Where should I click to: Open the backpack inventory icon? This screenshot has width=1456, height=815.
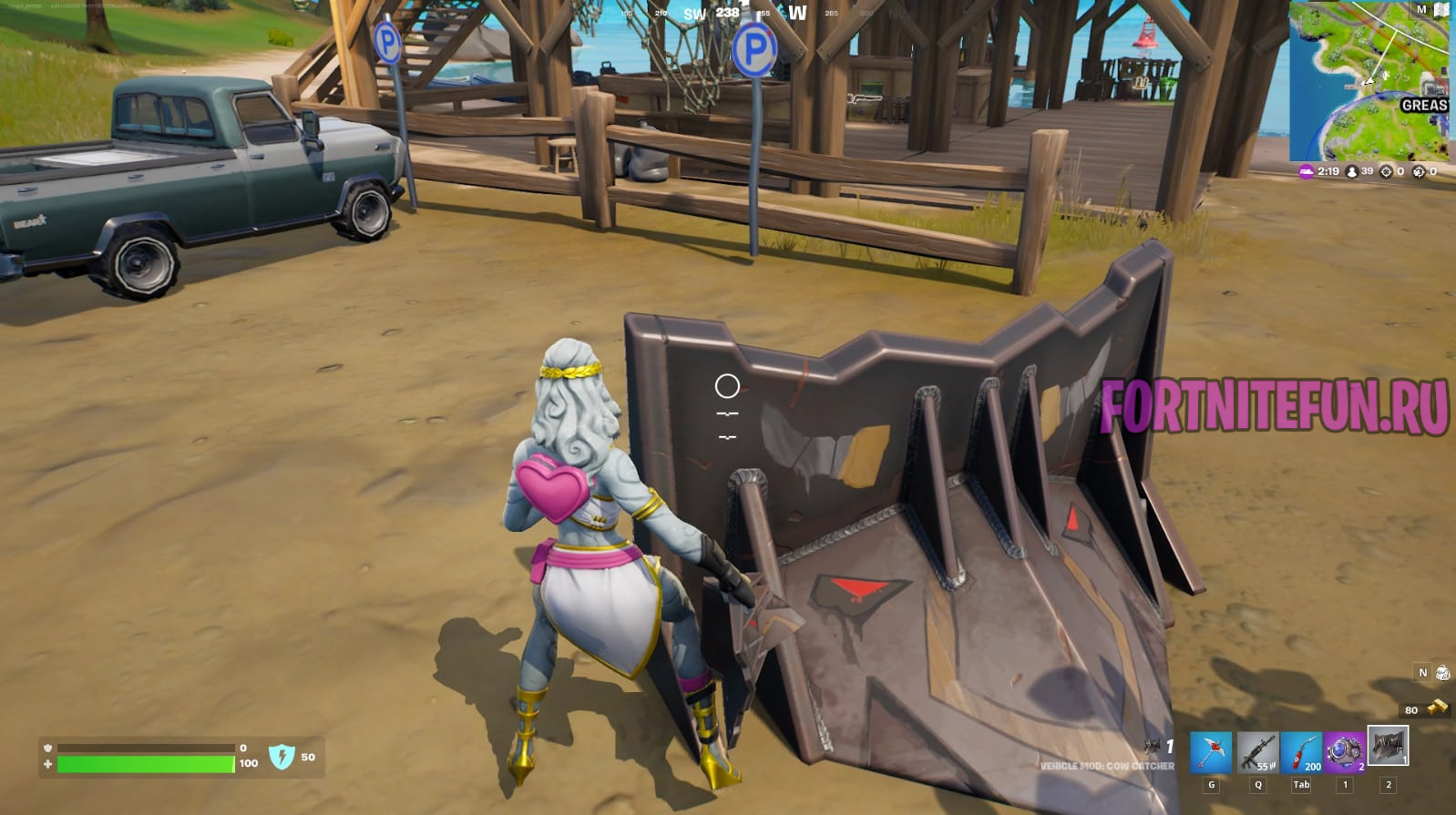[x=1442, y=673]
